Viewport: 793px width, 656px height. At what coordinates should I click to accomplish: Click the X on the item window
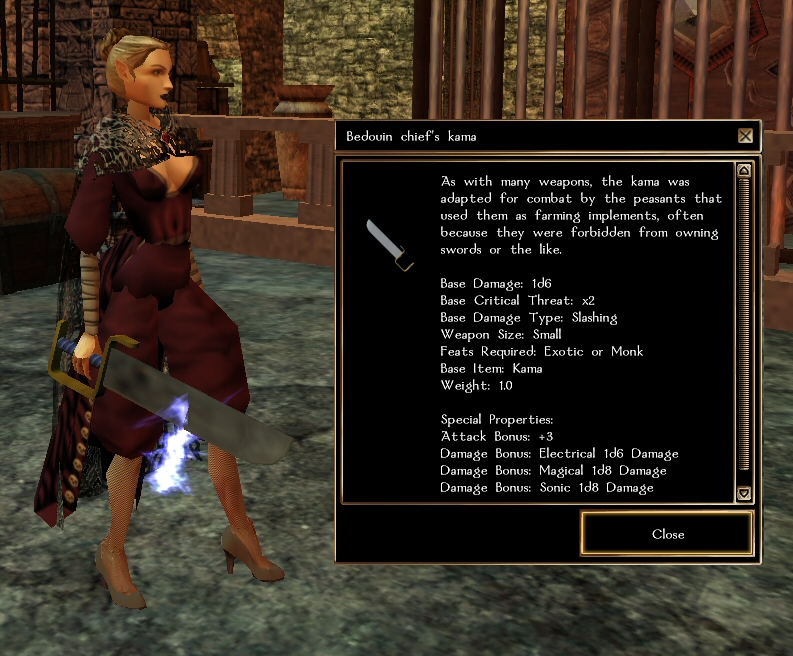pyautogui.click(x=745, y=136)
